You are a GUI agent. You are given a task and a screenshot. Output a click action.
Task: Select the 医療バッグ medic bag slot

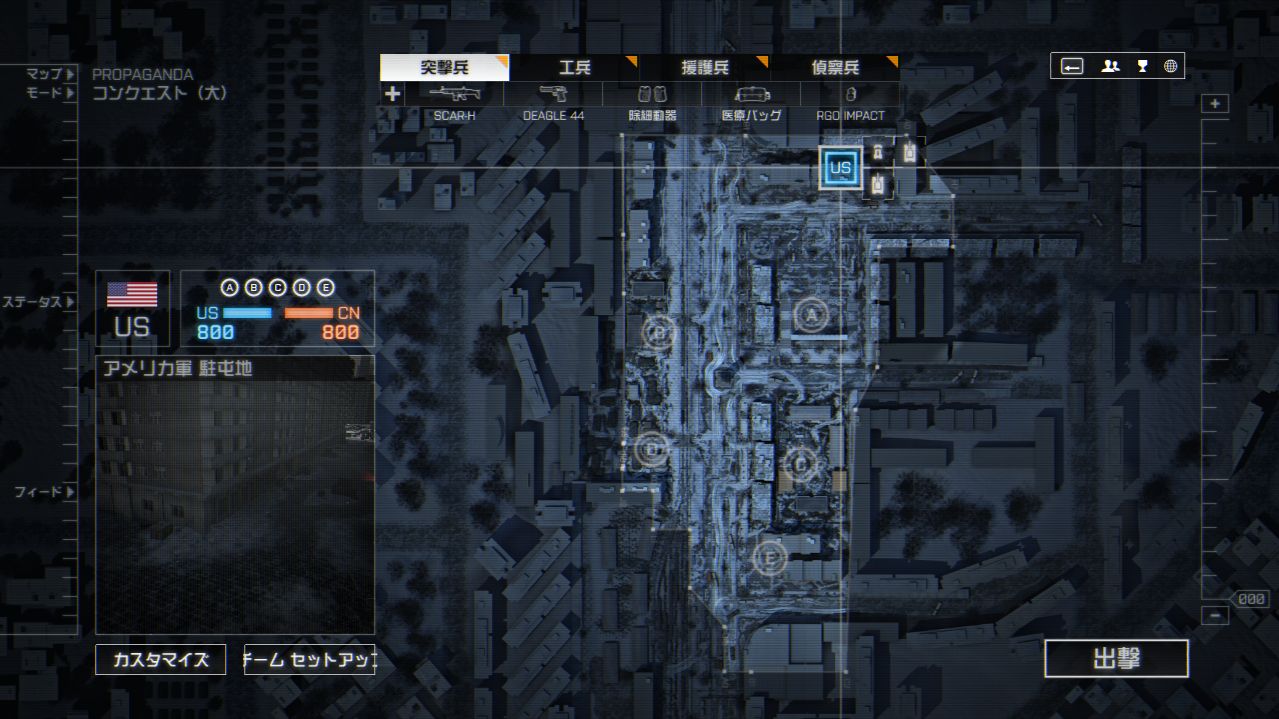tap(751, 95)
